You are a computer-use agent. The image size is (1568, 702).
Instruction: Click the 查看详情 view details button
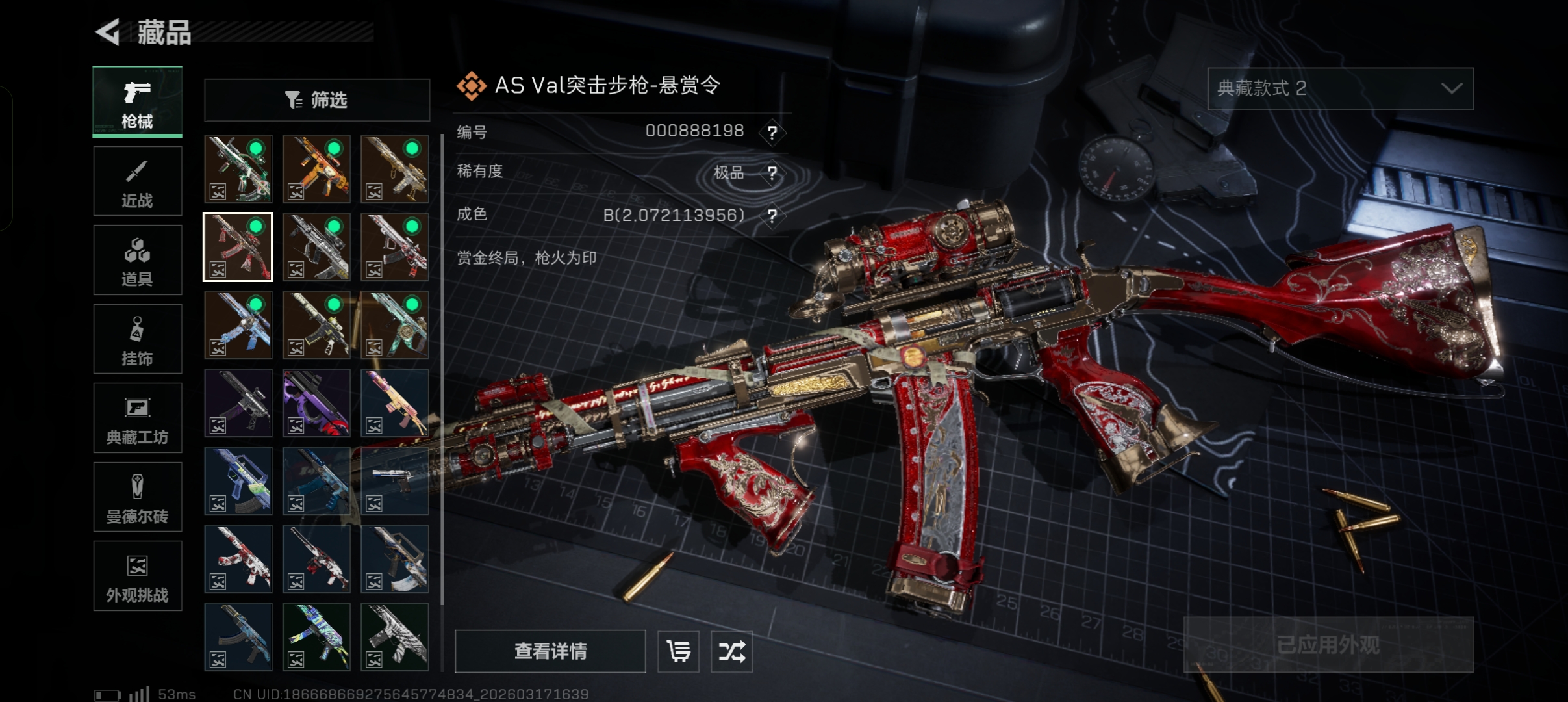click(x=550, y=651)
